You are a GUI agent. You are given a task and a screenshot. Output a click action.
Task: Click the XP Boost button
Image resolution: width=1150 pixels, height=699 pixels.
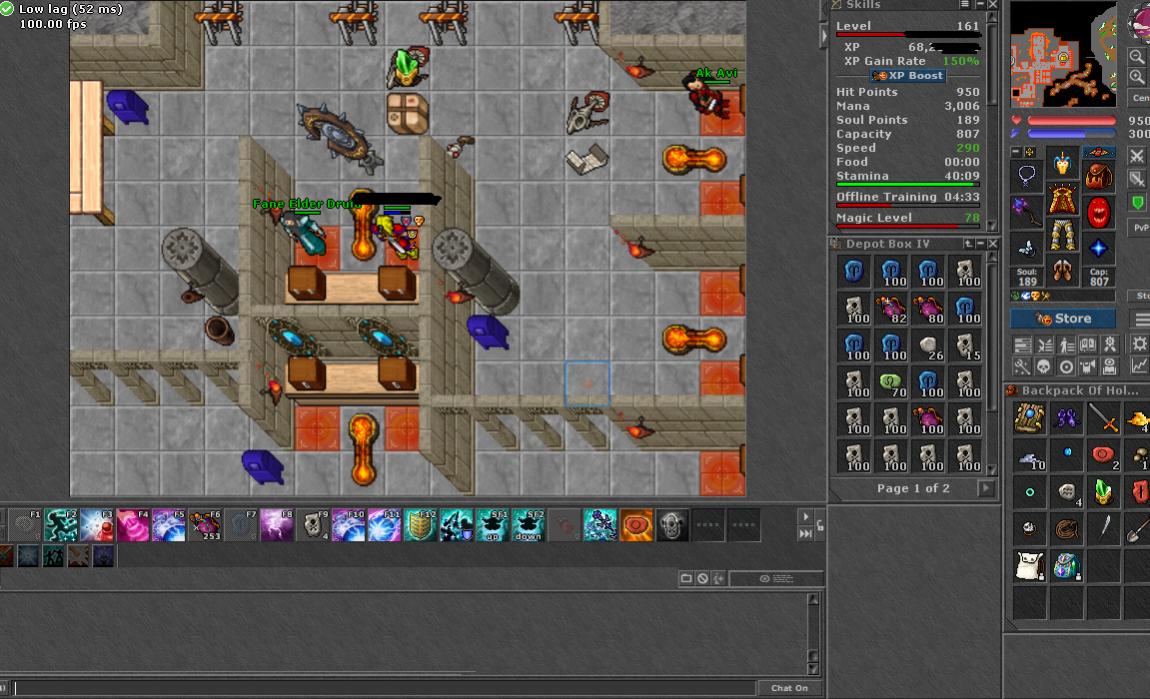909,76
